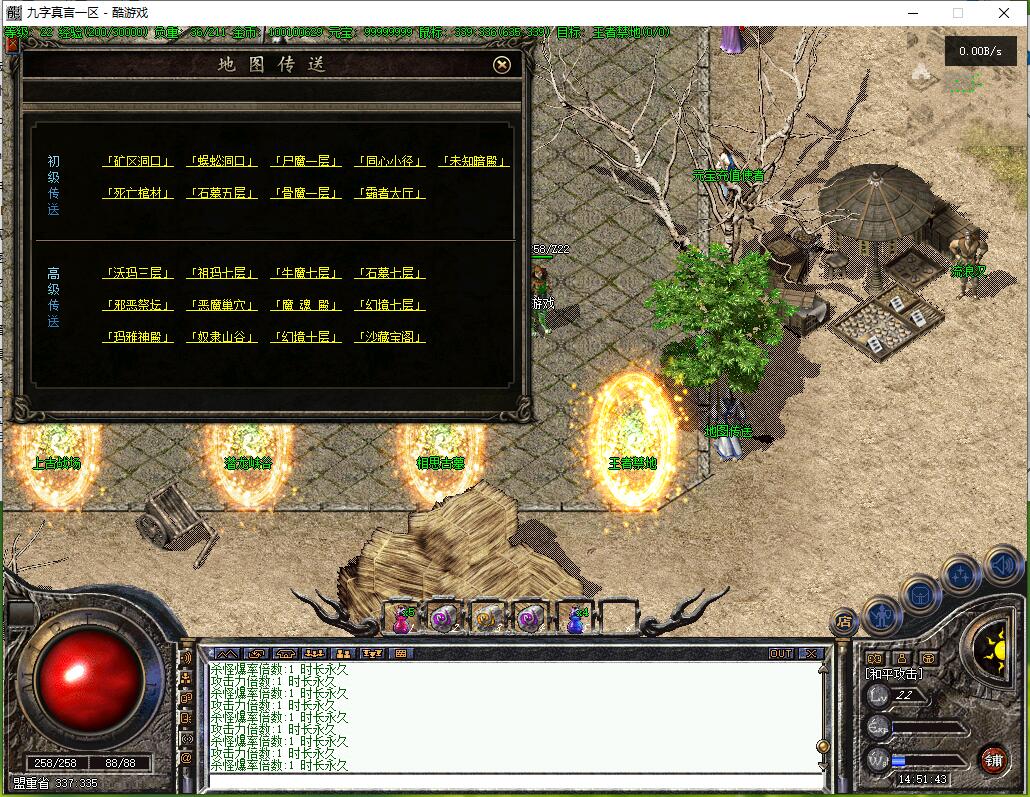Use the blue potion in the hotbar
The width and height of the screenshot is (1030, 797).
[575, 620]
